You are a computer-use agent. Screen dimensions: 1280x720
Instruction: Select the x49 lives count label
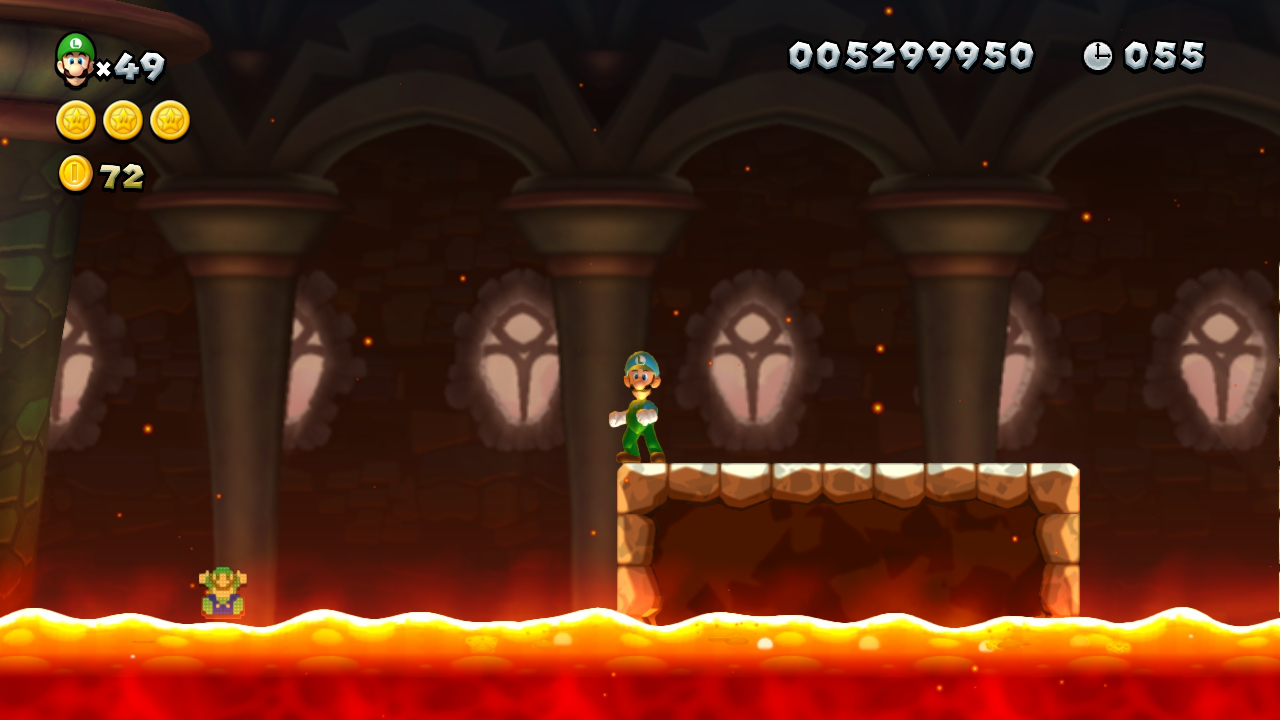(133, 65)
